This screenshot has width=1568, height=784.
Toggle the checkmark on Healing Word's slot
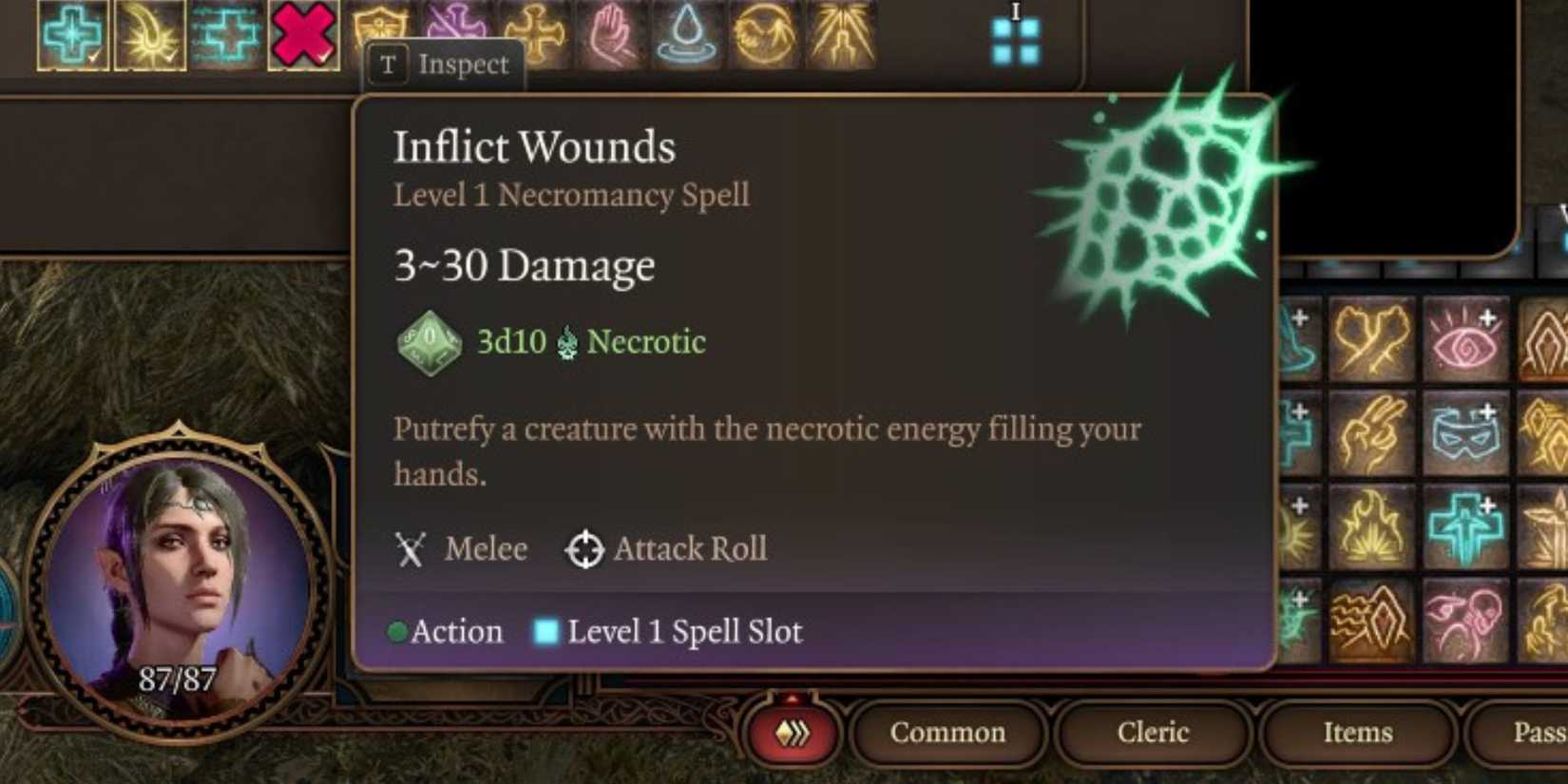[250, 57]
